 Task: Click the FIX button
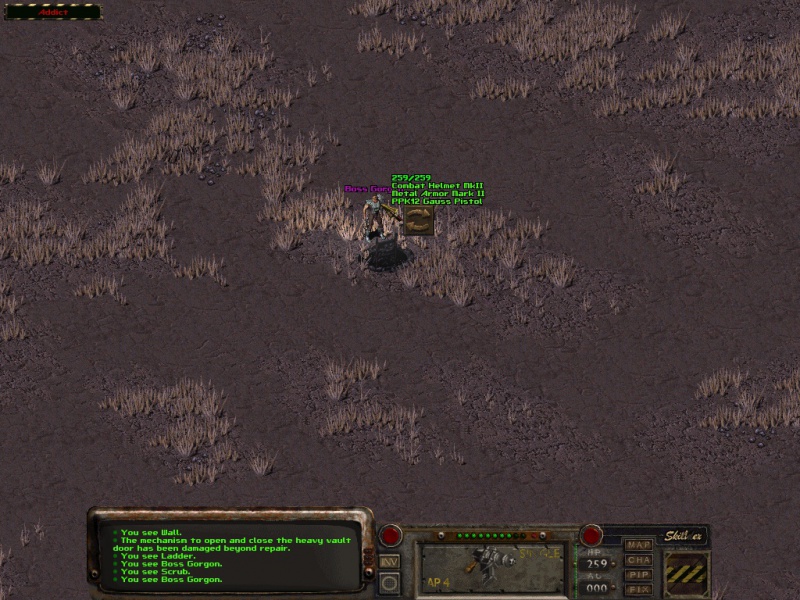point(638,590)
